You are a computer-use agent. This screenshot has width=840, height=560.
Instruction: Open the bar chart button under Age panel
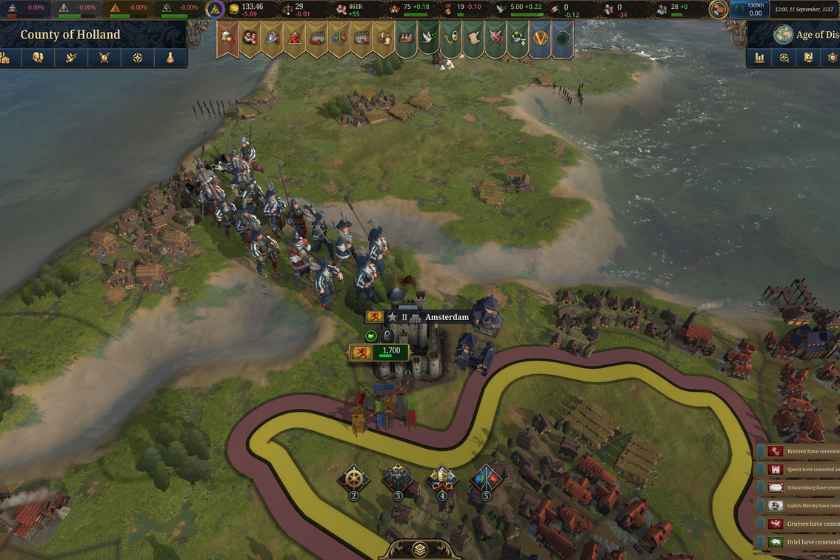(759, 57)
